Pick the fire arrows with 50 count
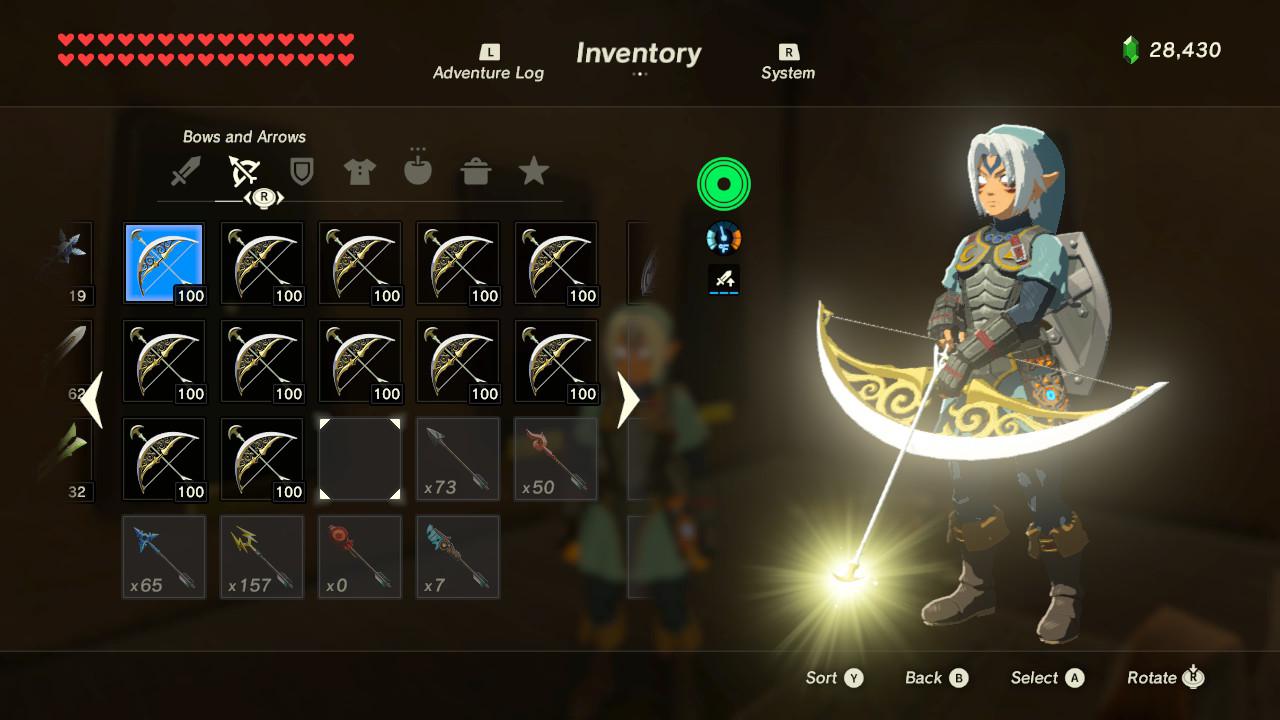The width and height of the screenshot is (1280, 720). pos(555,458)
